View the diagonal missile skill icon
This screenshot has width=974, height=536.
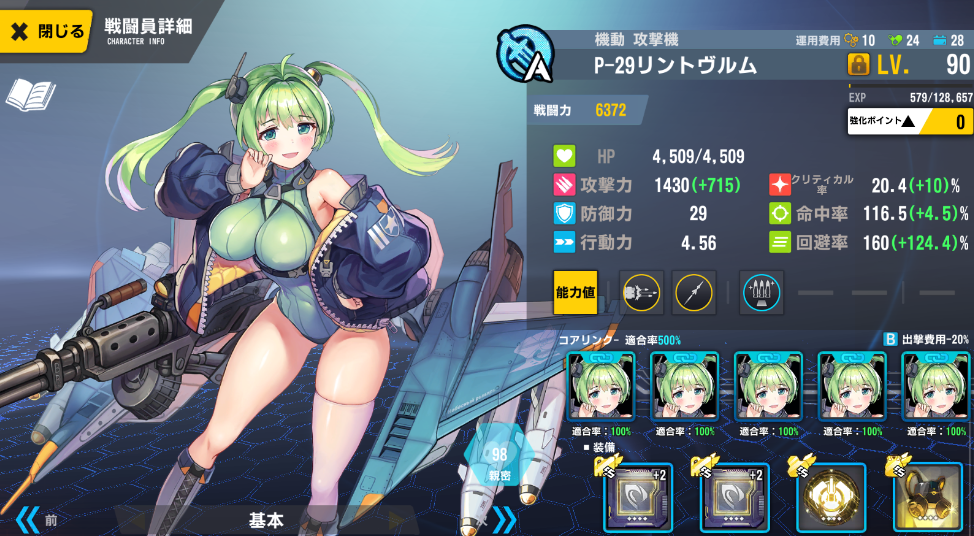(694, 291)
